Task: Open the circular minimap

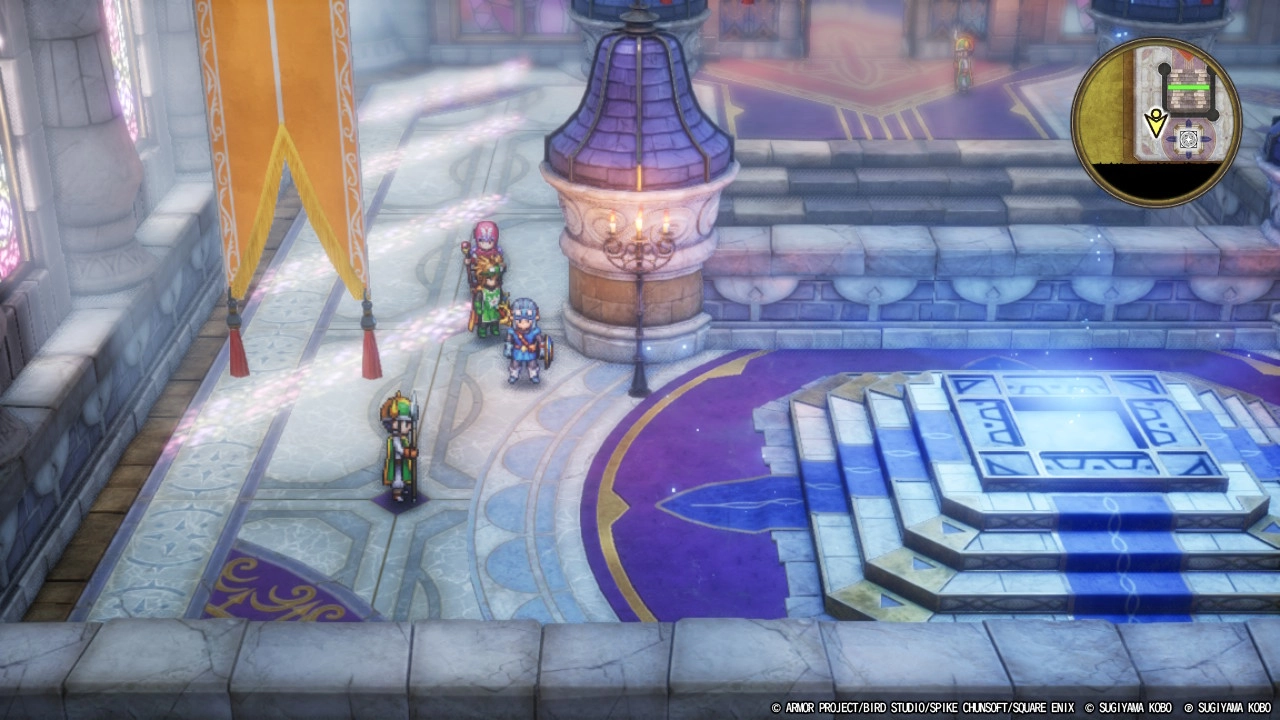Action: pos(1155,122)
